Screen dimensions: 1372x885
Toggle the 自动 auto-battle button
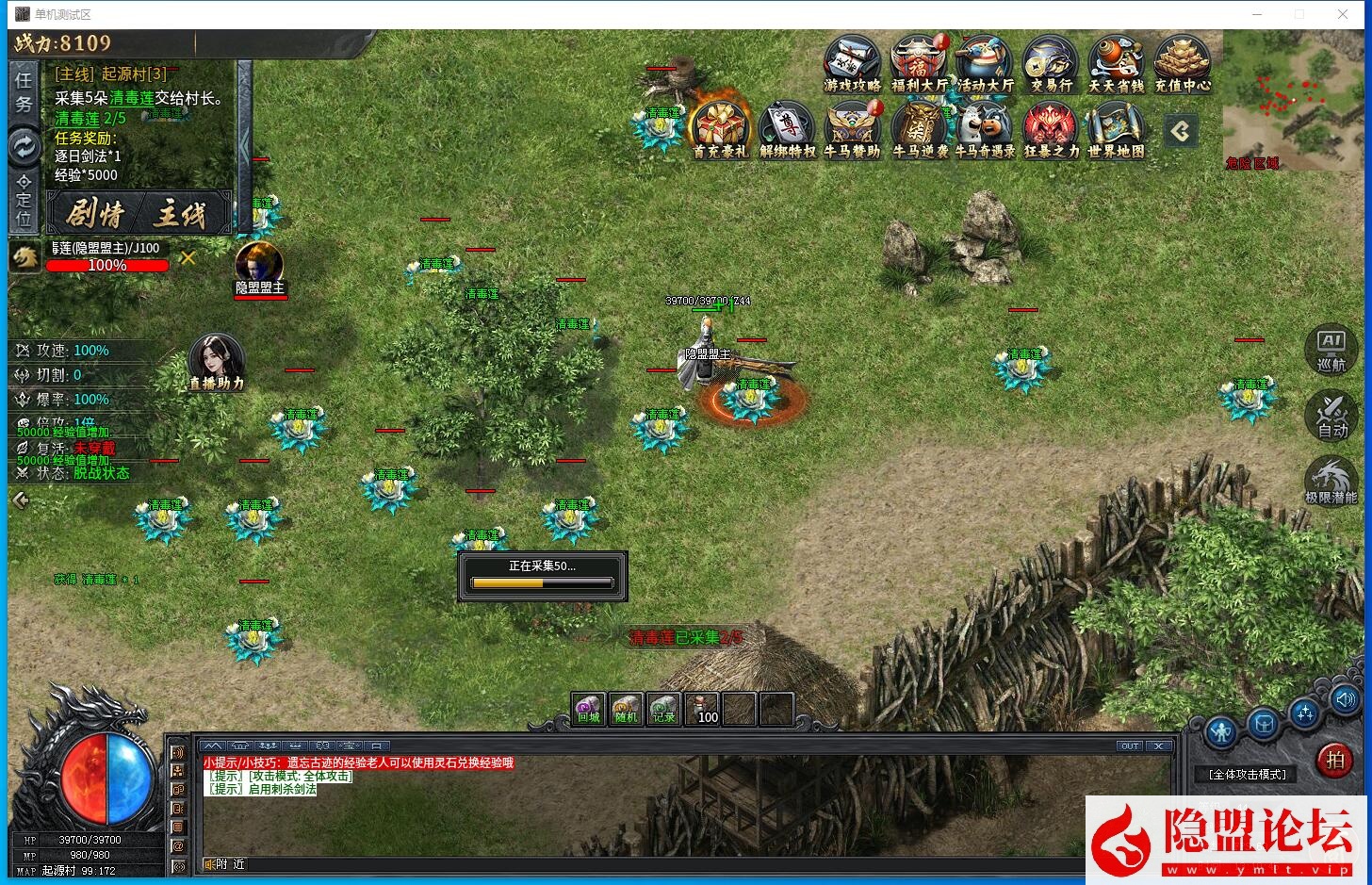coord(1331,415)
